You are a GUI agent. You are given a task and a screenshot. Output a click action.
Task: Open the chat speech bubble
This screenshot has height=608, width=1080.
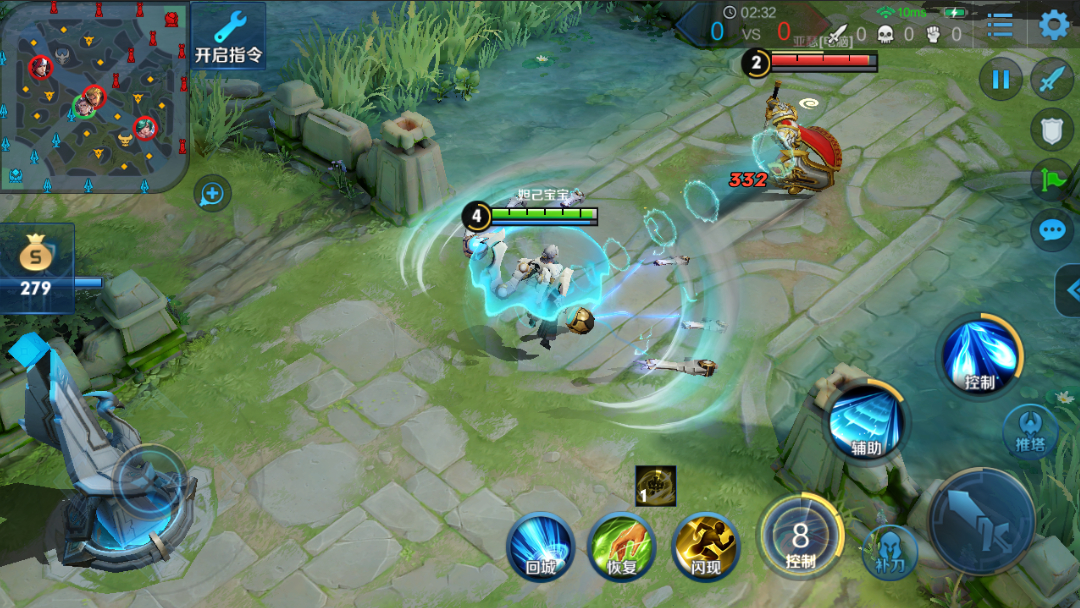point(1052,231)
